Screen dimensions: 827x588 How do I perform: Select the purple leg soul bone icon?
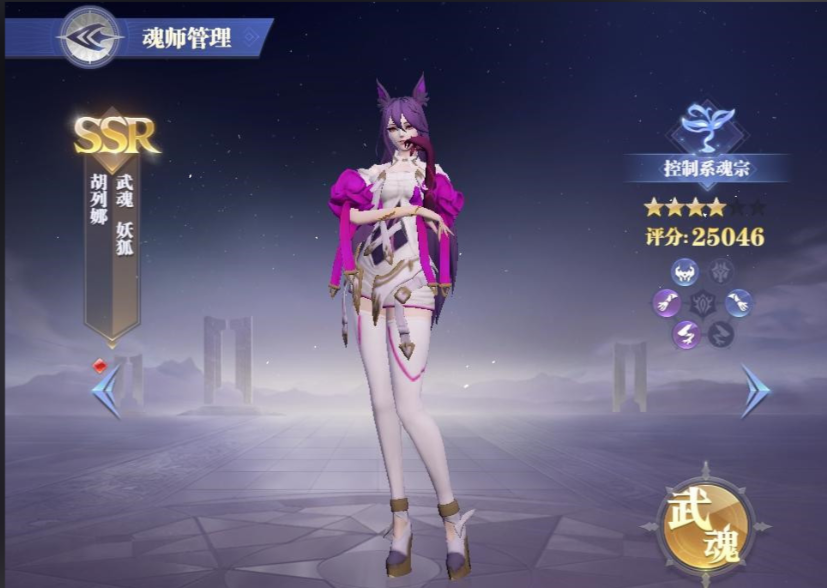(x=685, y=334)
